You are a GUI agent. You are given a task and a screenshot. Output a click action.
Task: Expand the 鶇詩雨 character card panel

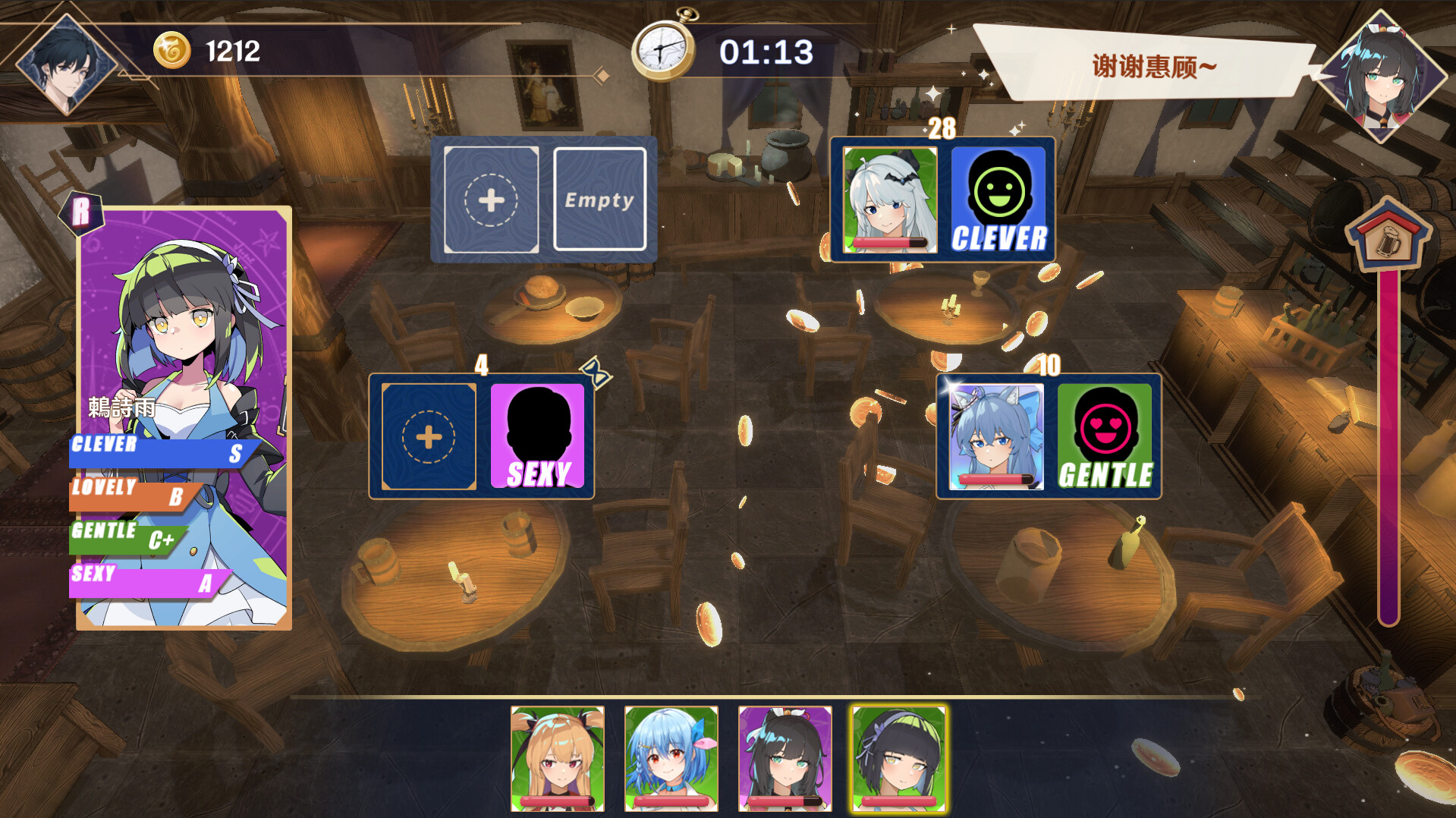pyautogui.click(x=184, y=414)
